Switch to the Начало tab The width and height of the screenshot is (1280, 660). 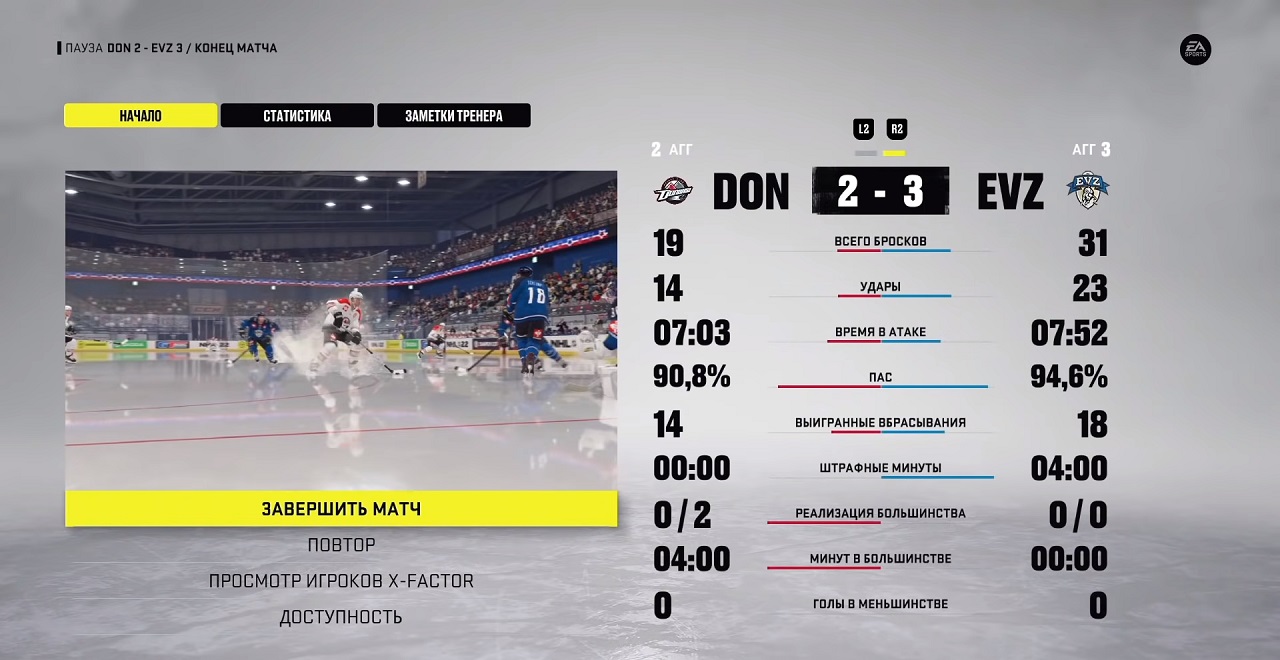(141, 116)
